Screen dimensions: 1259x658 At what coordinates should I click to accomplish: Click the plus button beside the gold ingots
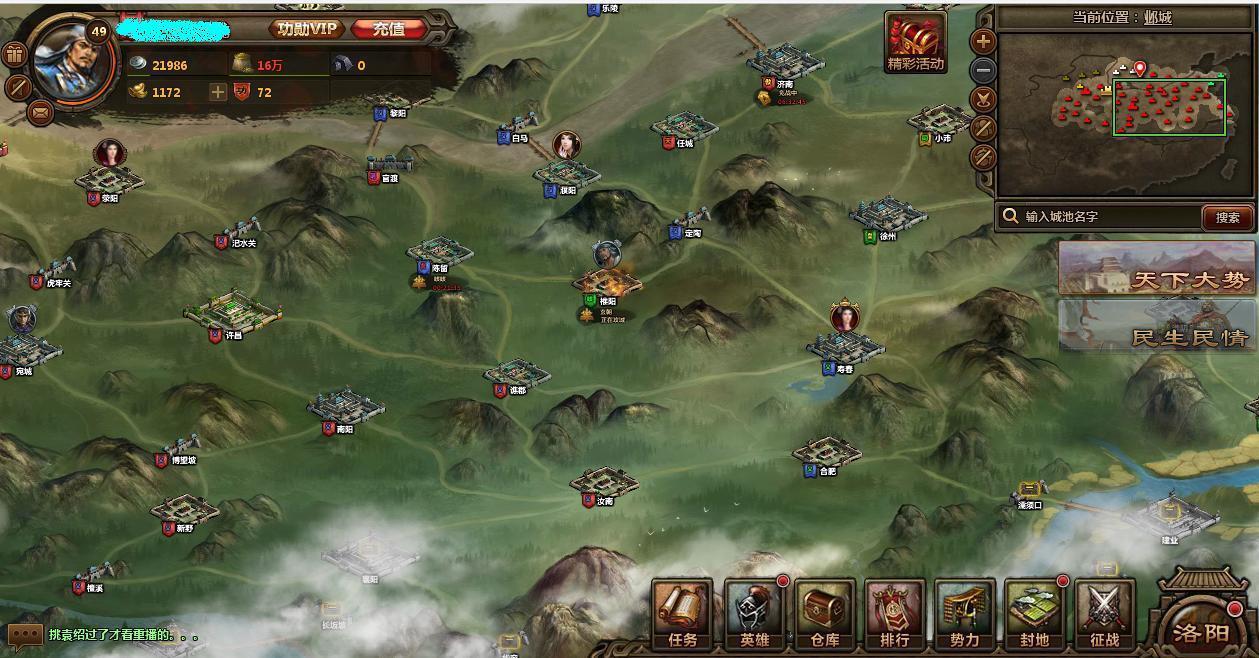point(218,92)
